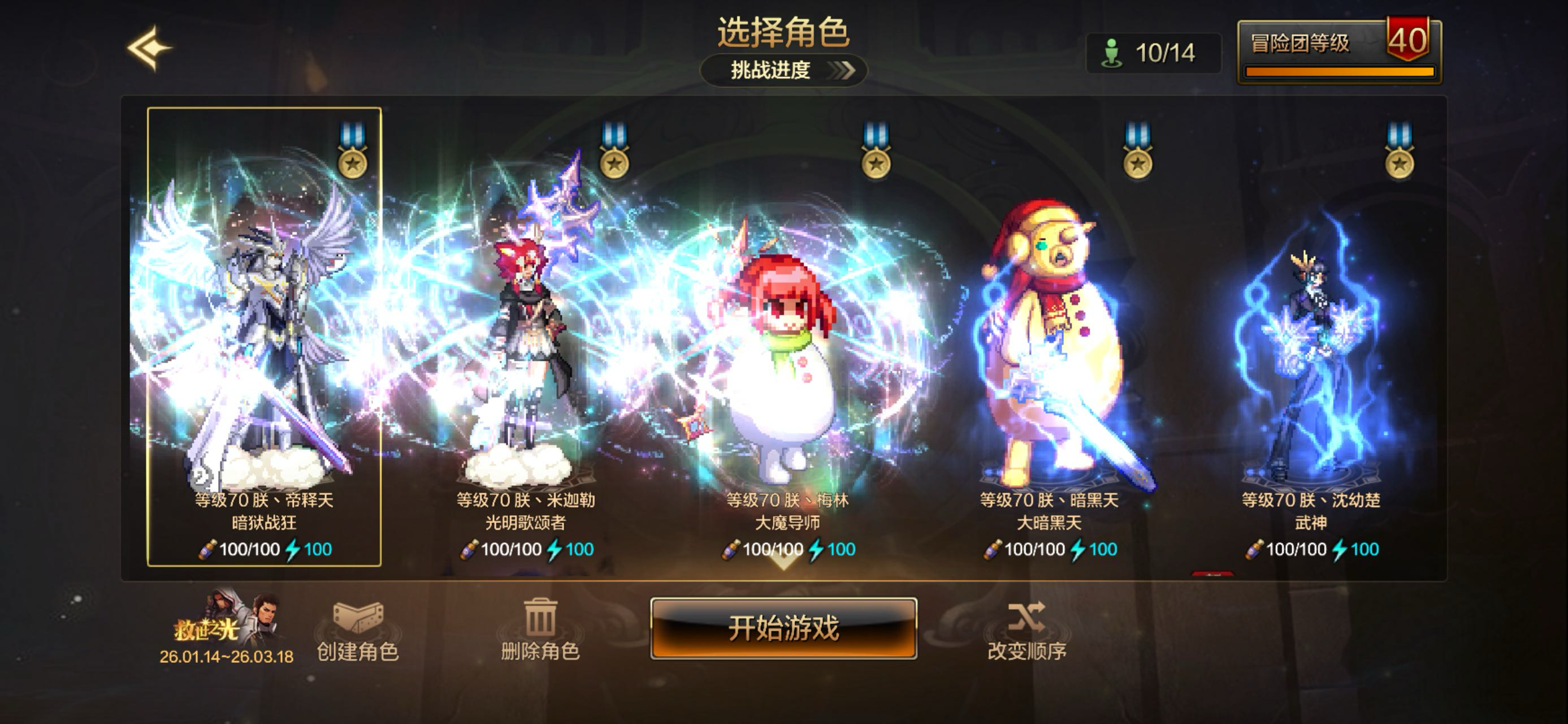Image resolution: width=1568 pixels, height=724 pixels.
Task: Tap the fatigue potion icon under 梅林
Action: pyautogui.click(x=730, y=549)
